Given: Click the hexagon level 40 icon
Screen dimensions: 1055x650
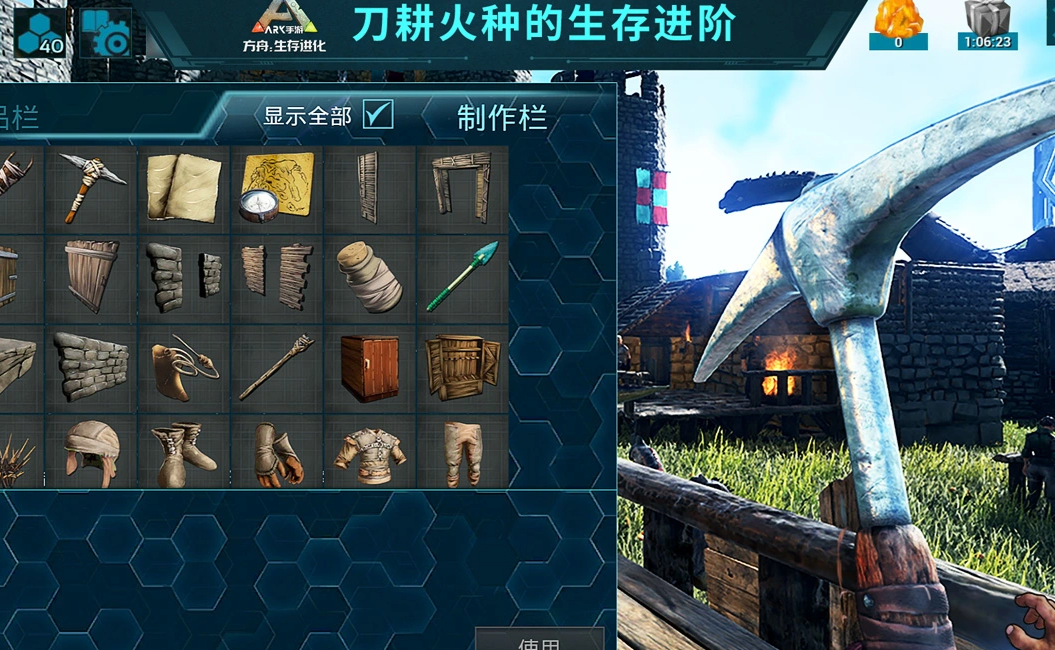Looking at the screenshot, I should point(41,32).
